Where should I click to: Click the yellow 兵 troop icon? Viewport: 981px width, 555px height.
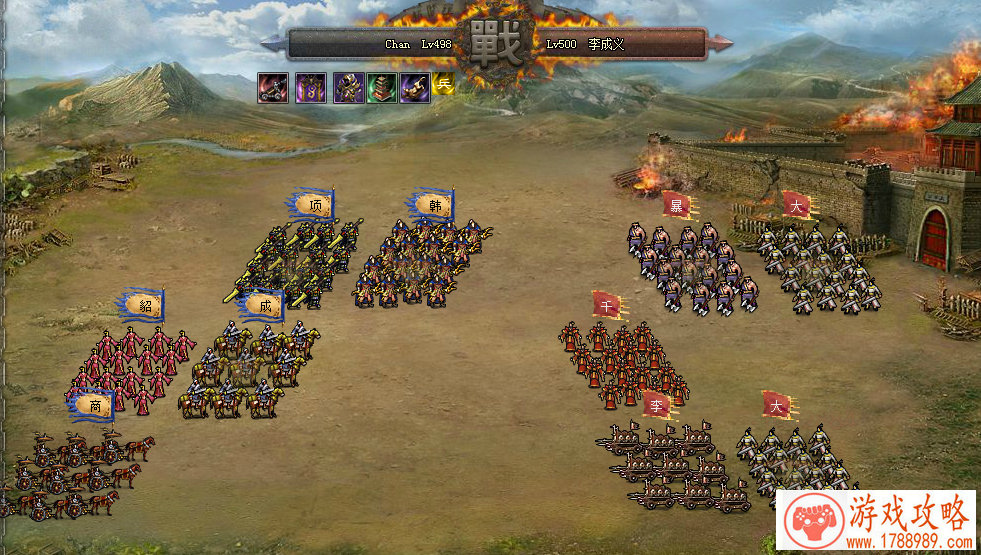pos(444,86)
